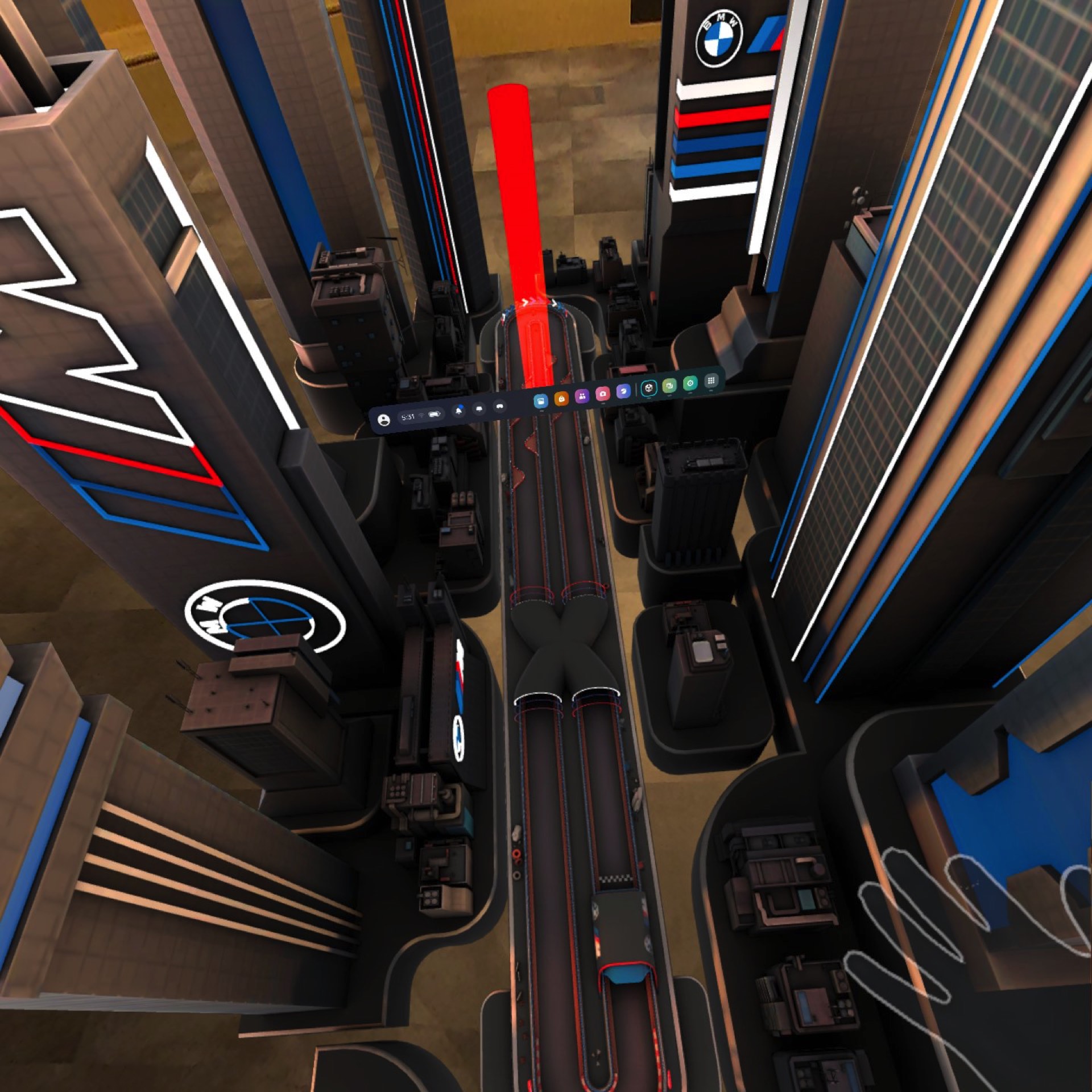1092x1092 pixels.
Task: Launch the purple-blue planet app icon
Action: [x=623, y=391]
